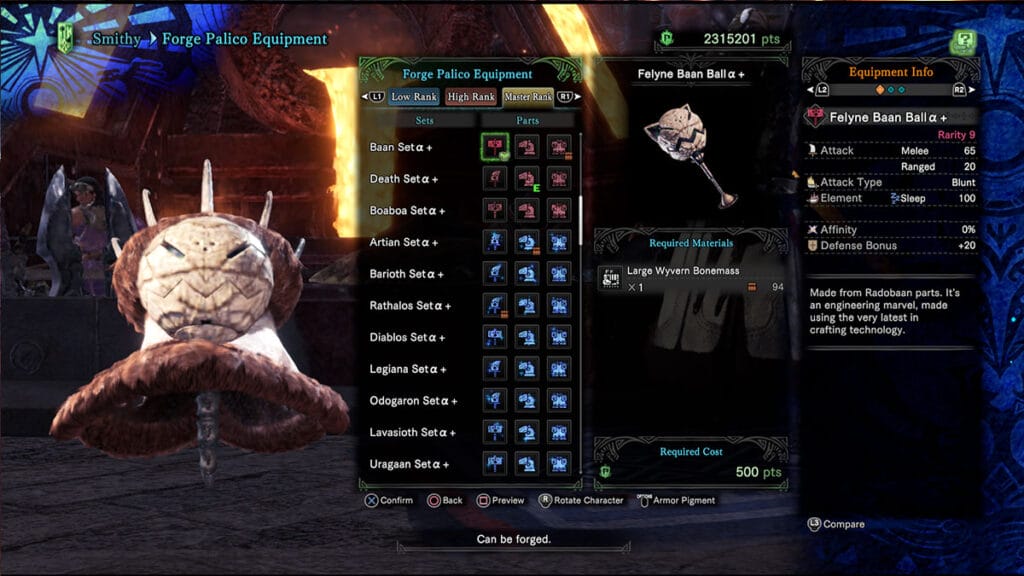Switch to the Low Rank tab
1024x576 pixels.
coord(414,97)
